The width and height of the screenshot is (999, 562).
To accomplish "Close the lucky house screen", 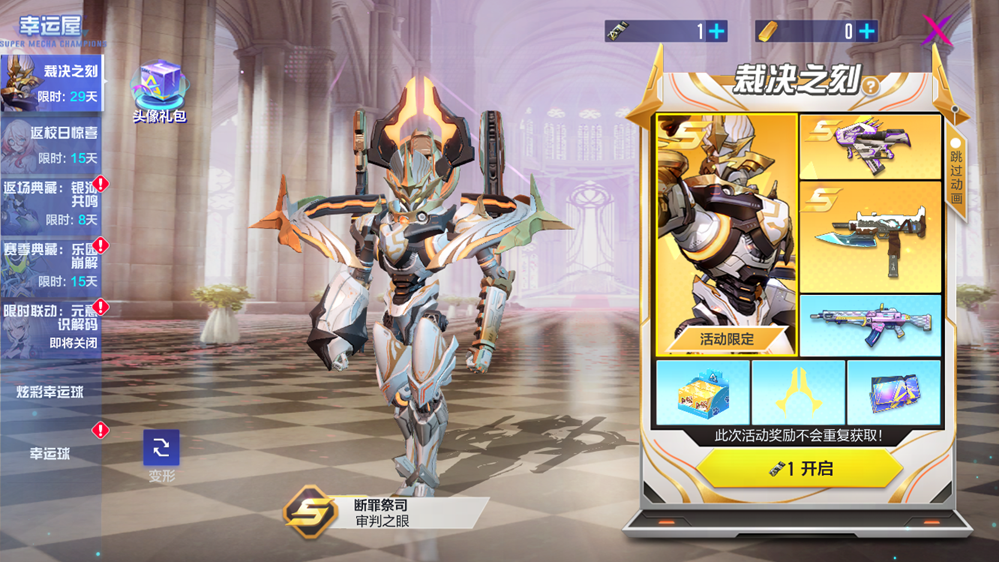I will (937, 31).
